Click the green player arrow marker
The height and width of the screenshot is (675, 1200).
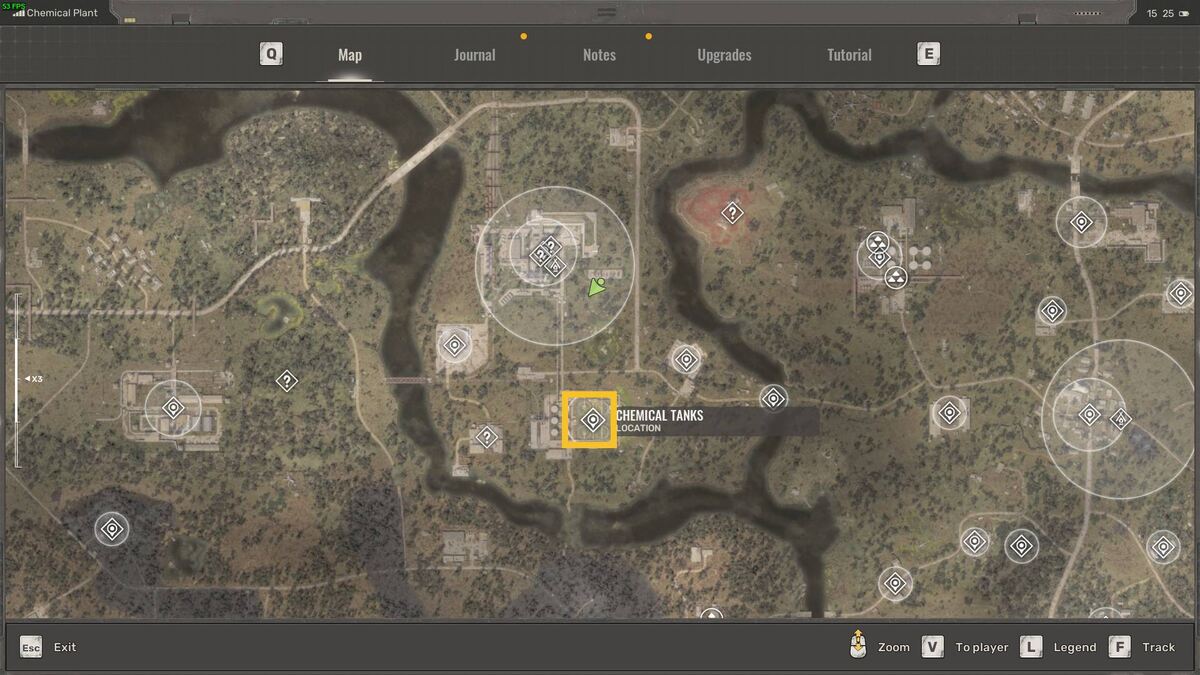598,289
